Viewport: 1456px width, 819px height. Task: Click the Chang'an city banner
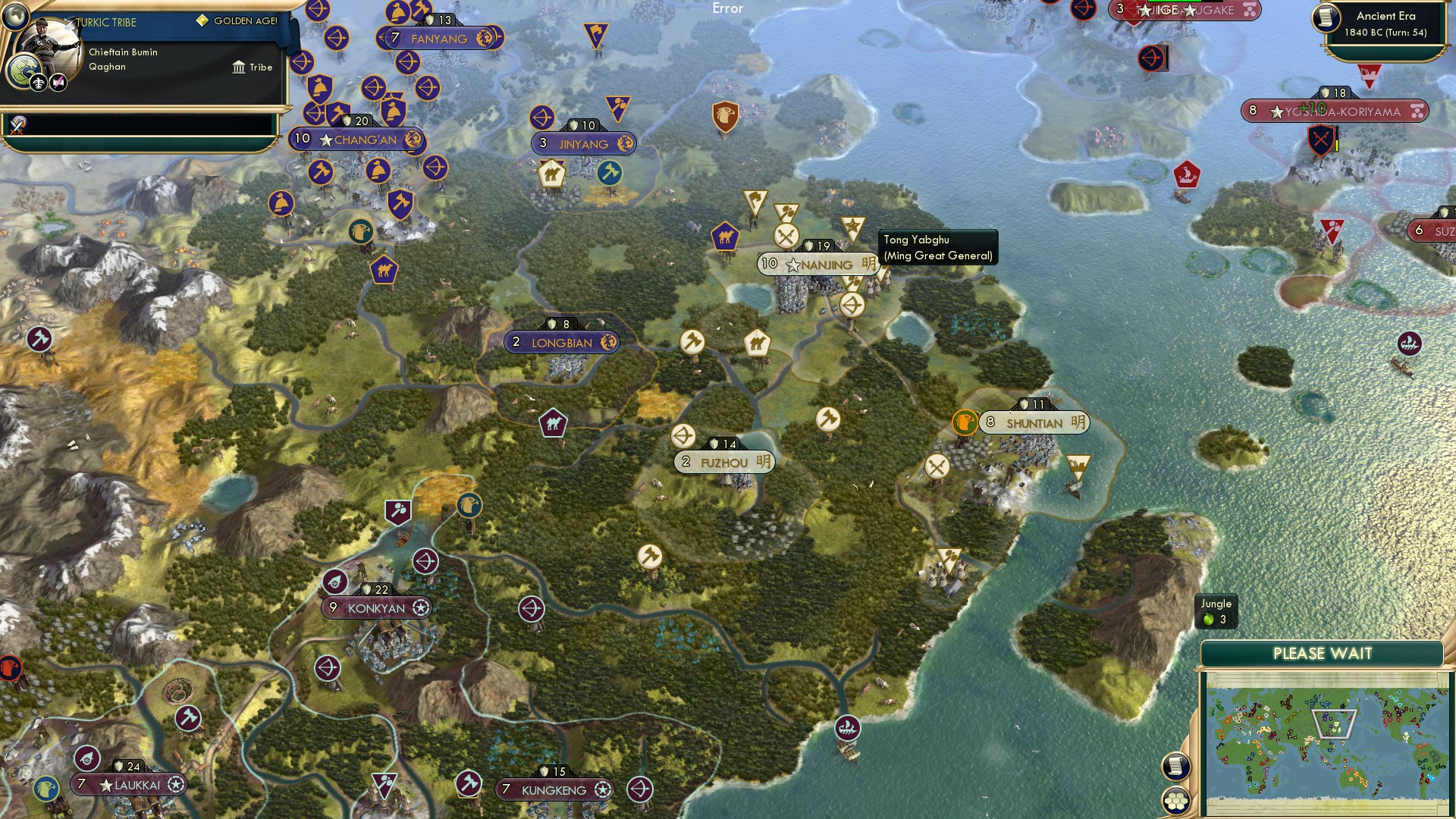pos(358,141)
